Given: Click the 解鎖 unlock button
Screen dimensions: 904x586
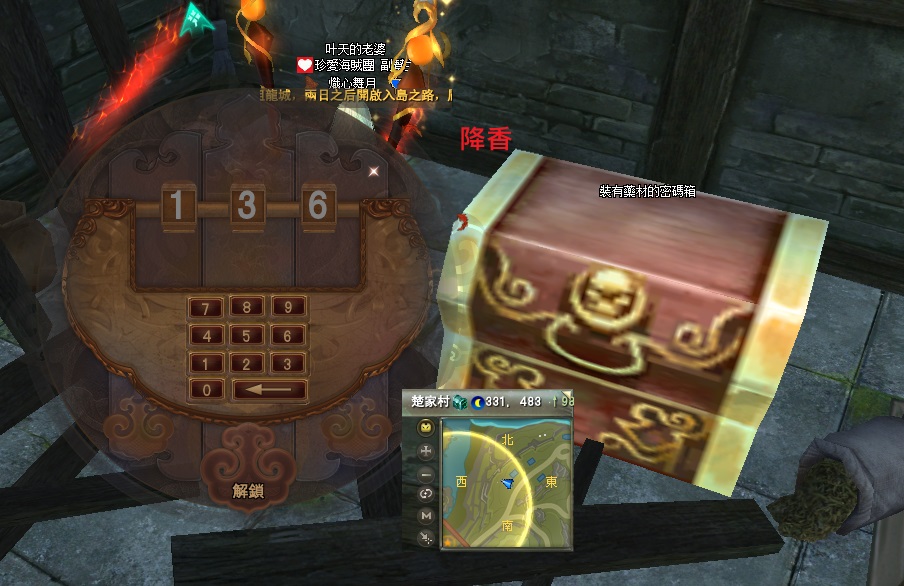Looking at the screenshot, I should click(248, 490).
